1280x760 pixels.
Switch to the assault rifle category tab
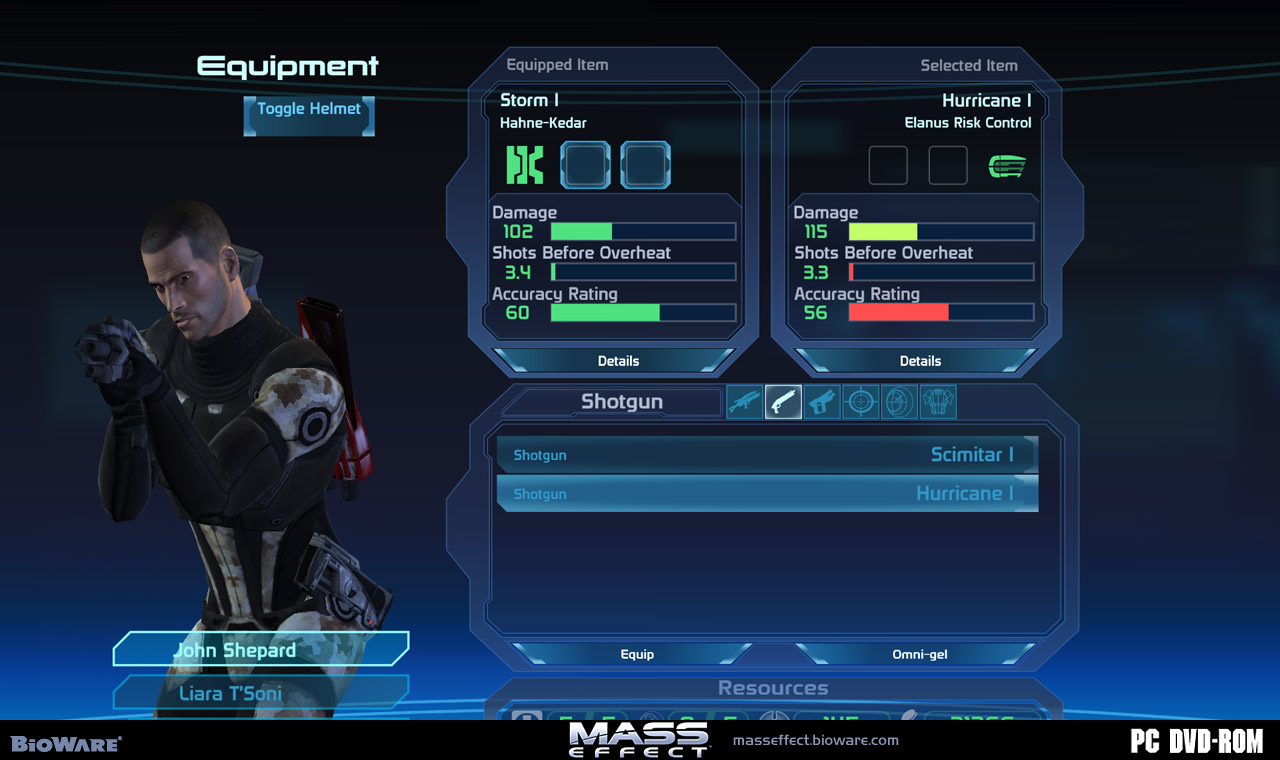[745, 402]
